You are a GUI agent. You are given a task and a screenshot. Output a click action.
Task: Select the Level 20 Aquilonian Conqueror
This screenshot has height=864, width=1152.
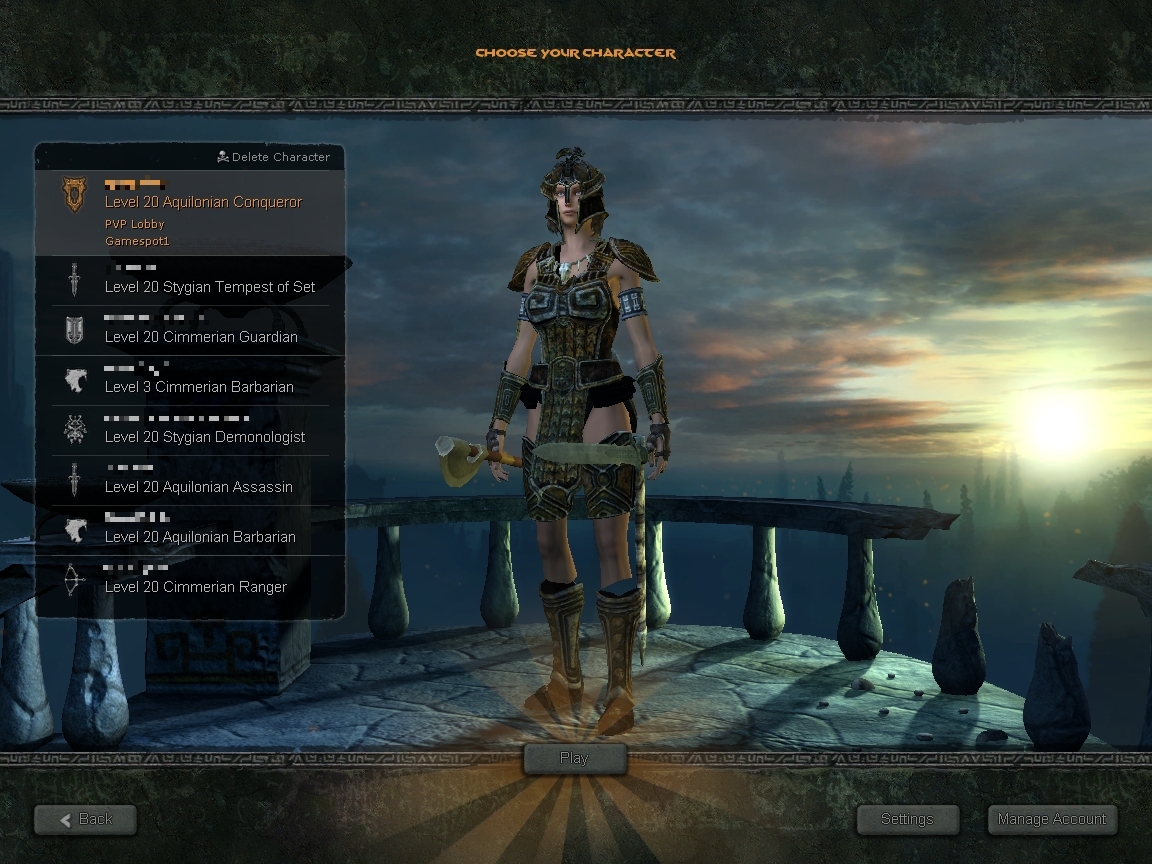(202, 202)
